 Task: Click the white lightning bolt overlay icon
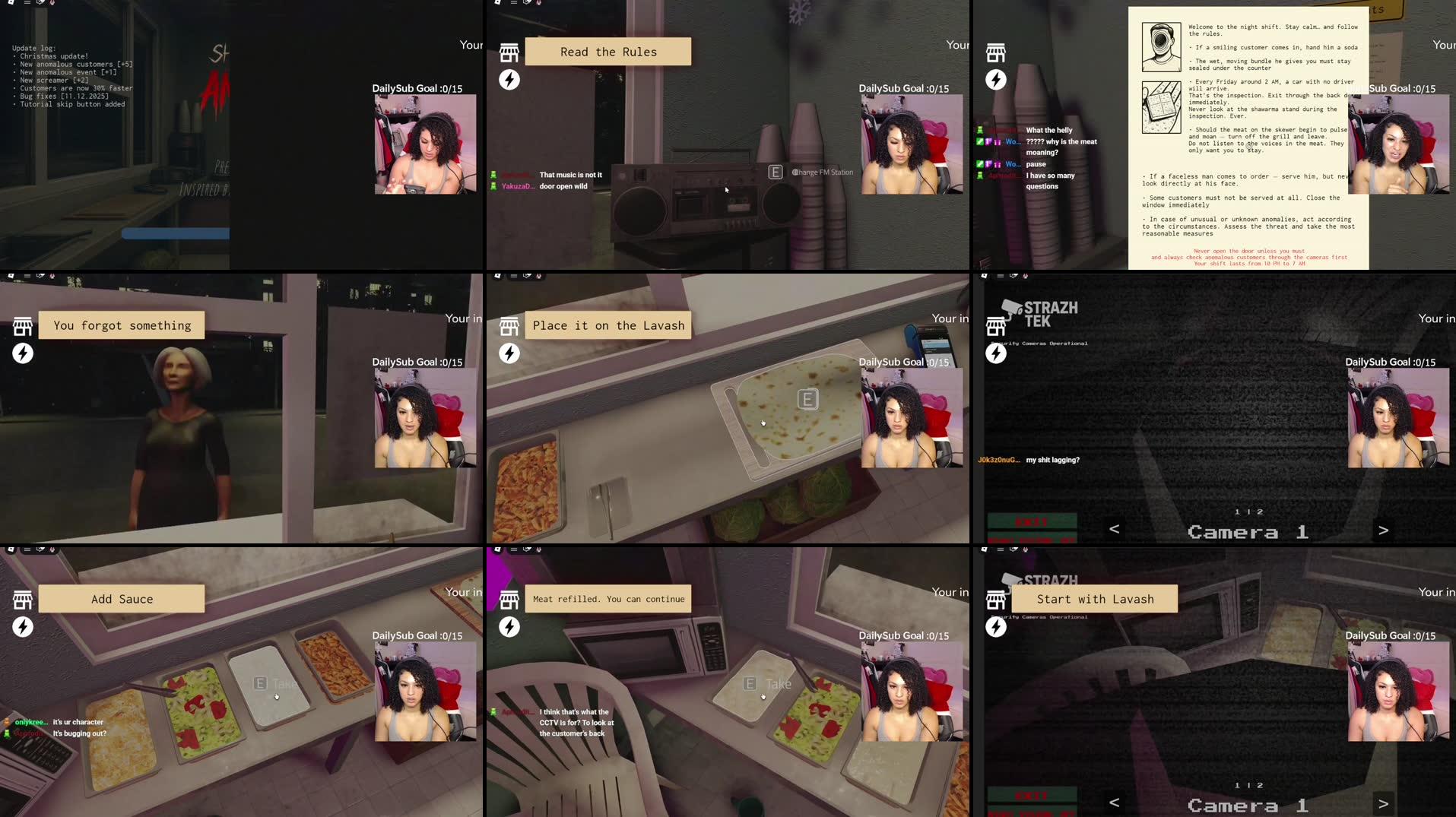coord(509,79)
